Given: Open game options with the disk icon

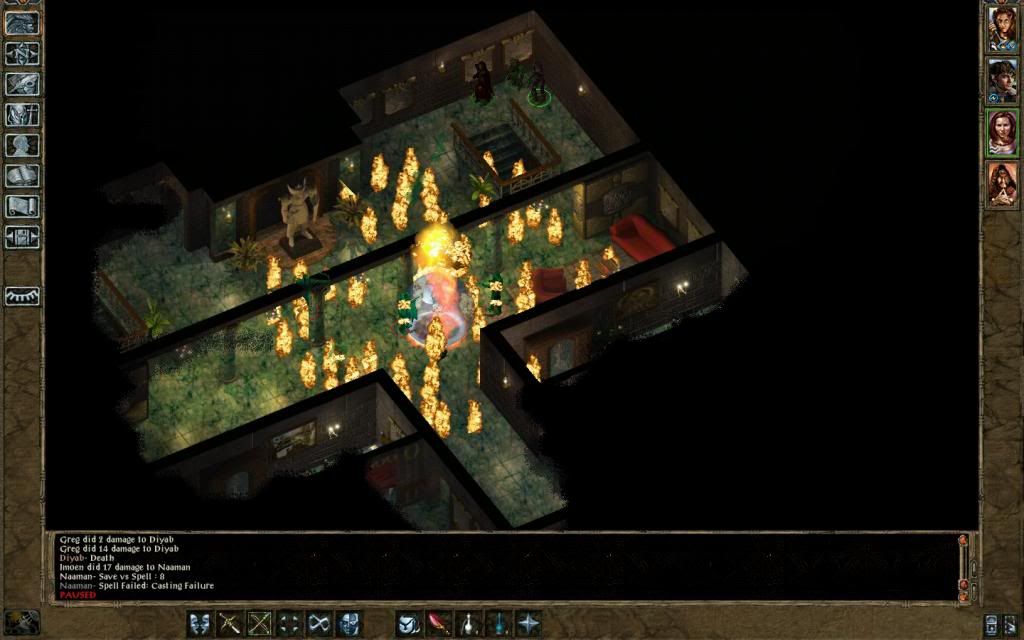Looking at the screenshot, I should pos(22,237).
